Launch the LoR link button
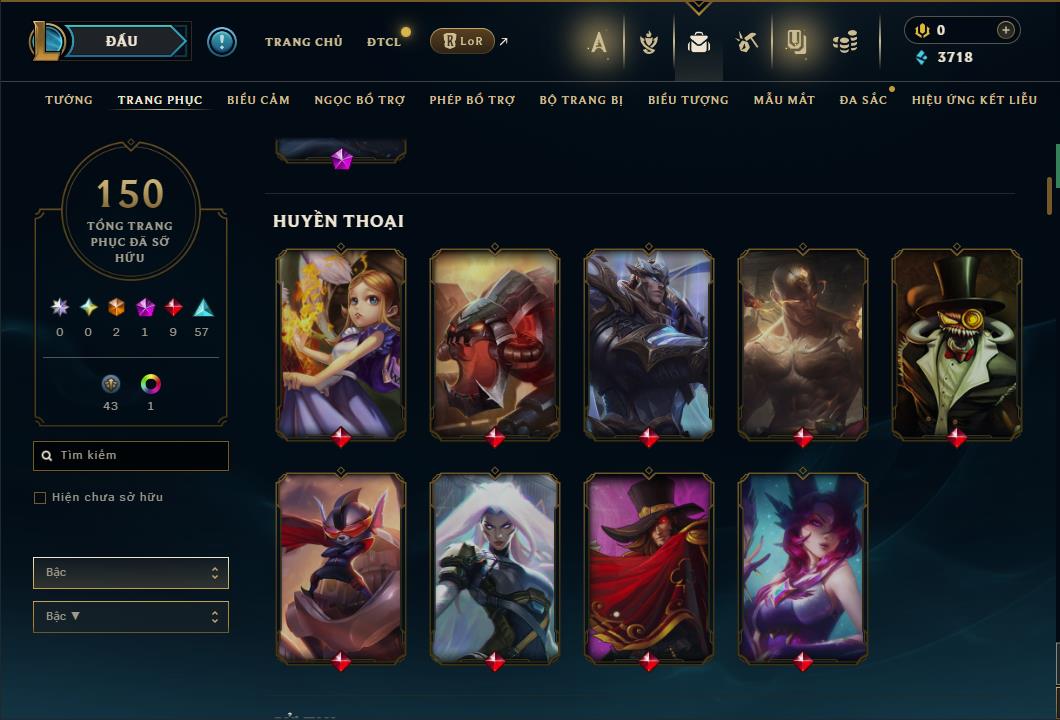Viewport: 1060px width, 720px height. tap(462, 41)
